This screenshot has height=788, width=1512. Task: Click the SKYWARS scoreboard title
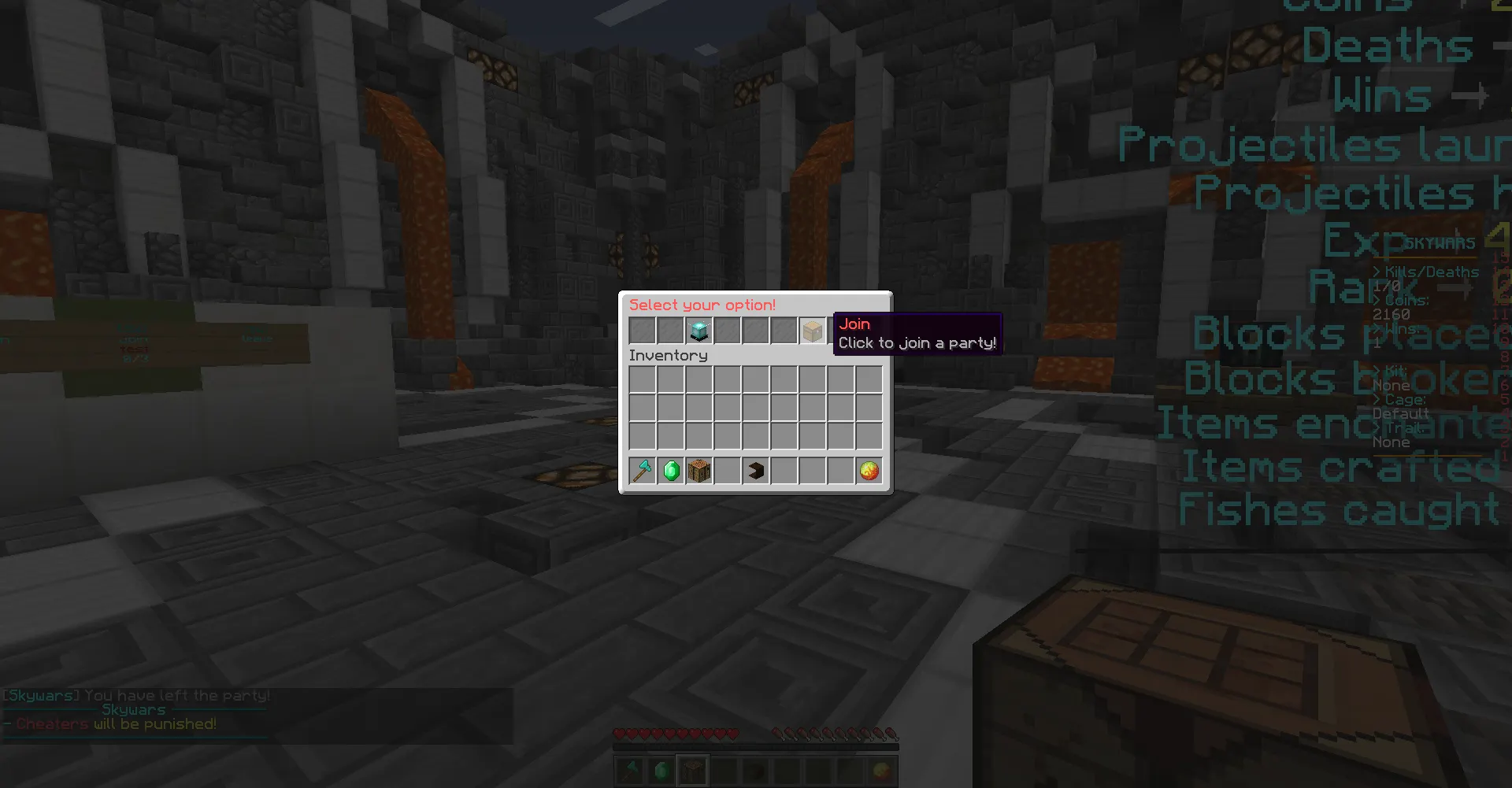(x=1439, y=242)
